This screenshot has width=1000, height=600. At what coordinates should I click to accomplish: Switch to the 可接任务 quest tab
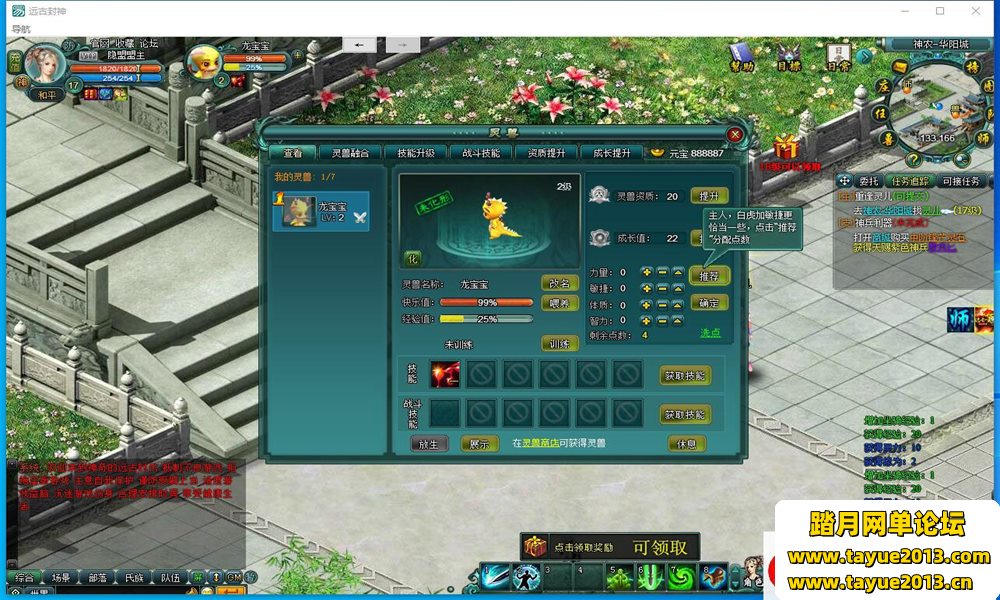[961, 181]
